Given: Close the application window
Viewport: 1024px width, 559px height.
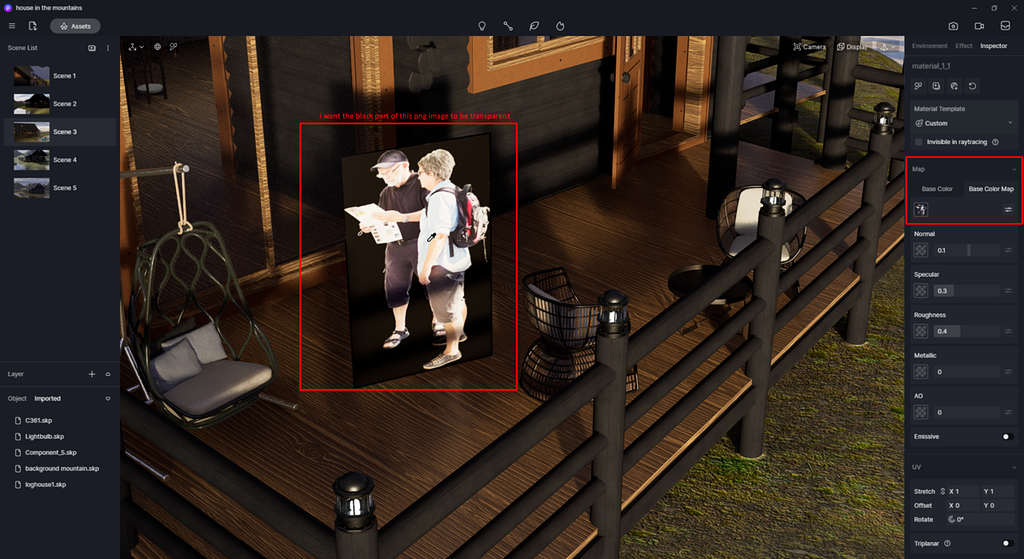Looking at the screenshot, I should pyautogui.click(x=1012, y=7).
